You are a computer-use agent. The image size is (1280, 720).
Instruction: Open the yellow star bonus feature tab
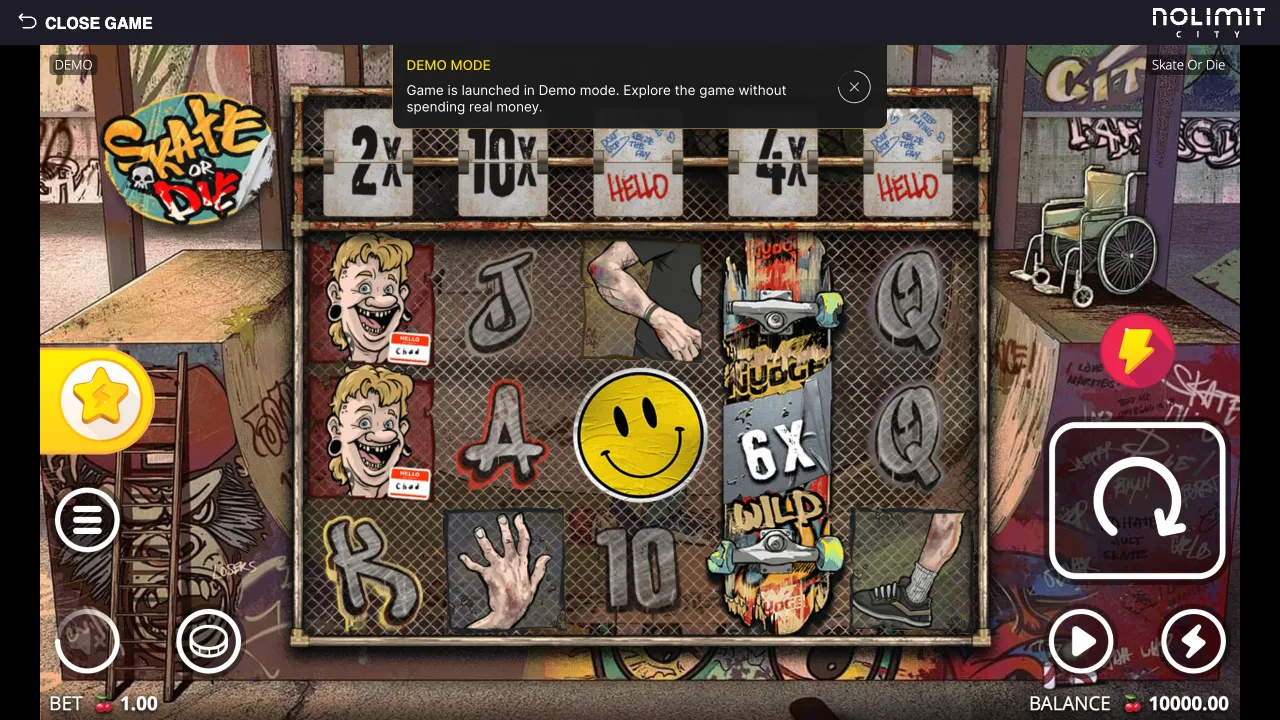(102, 400)
